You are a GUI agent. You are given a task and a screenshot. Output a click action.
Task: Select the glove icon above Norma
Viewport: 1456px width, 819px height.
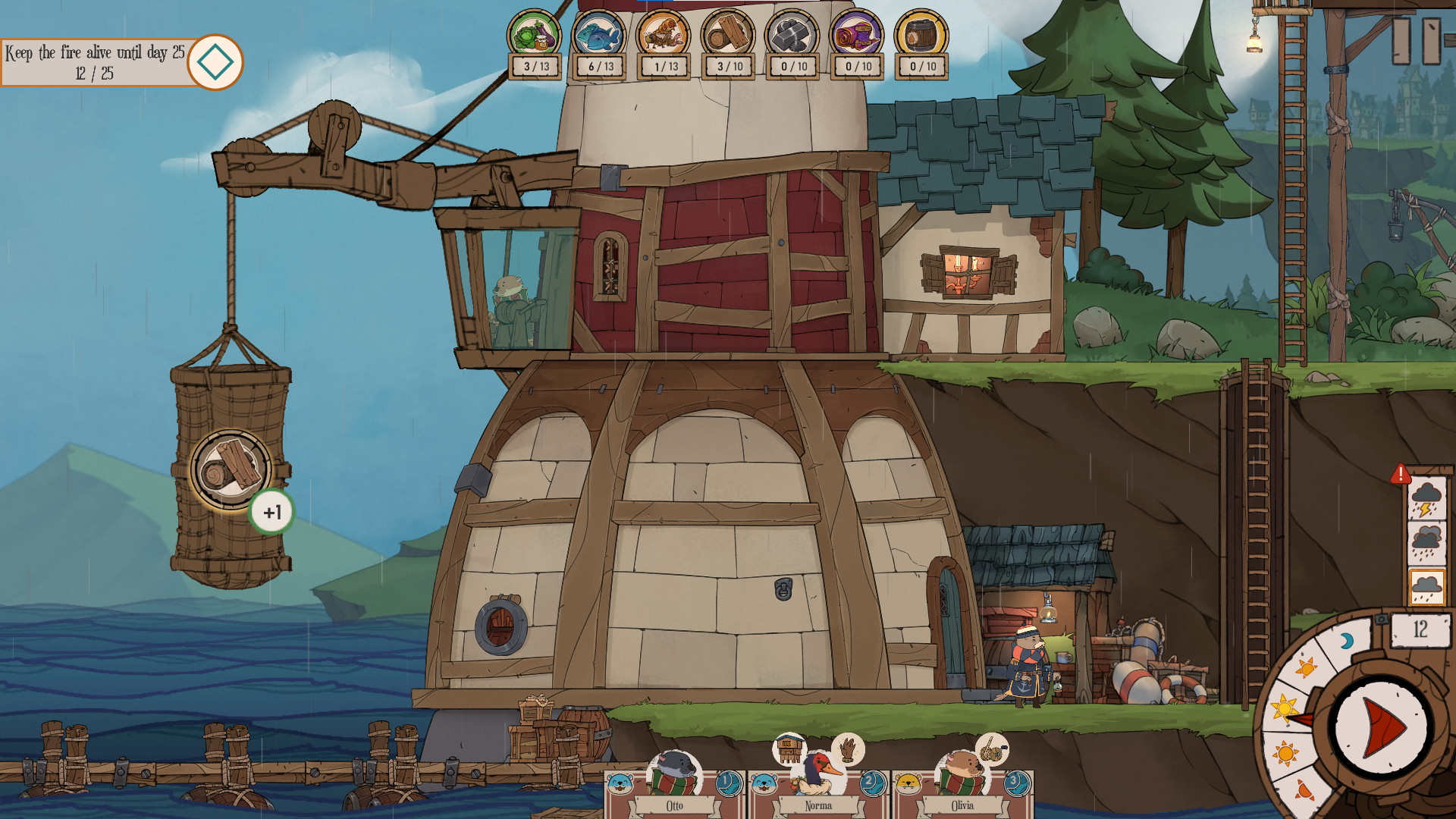click(848, 749)
